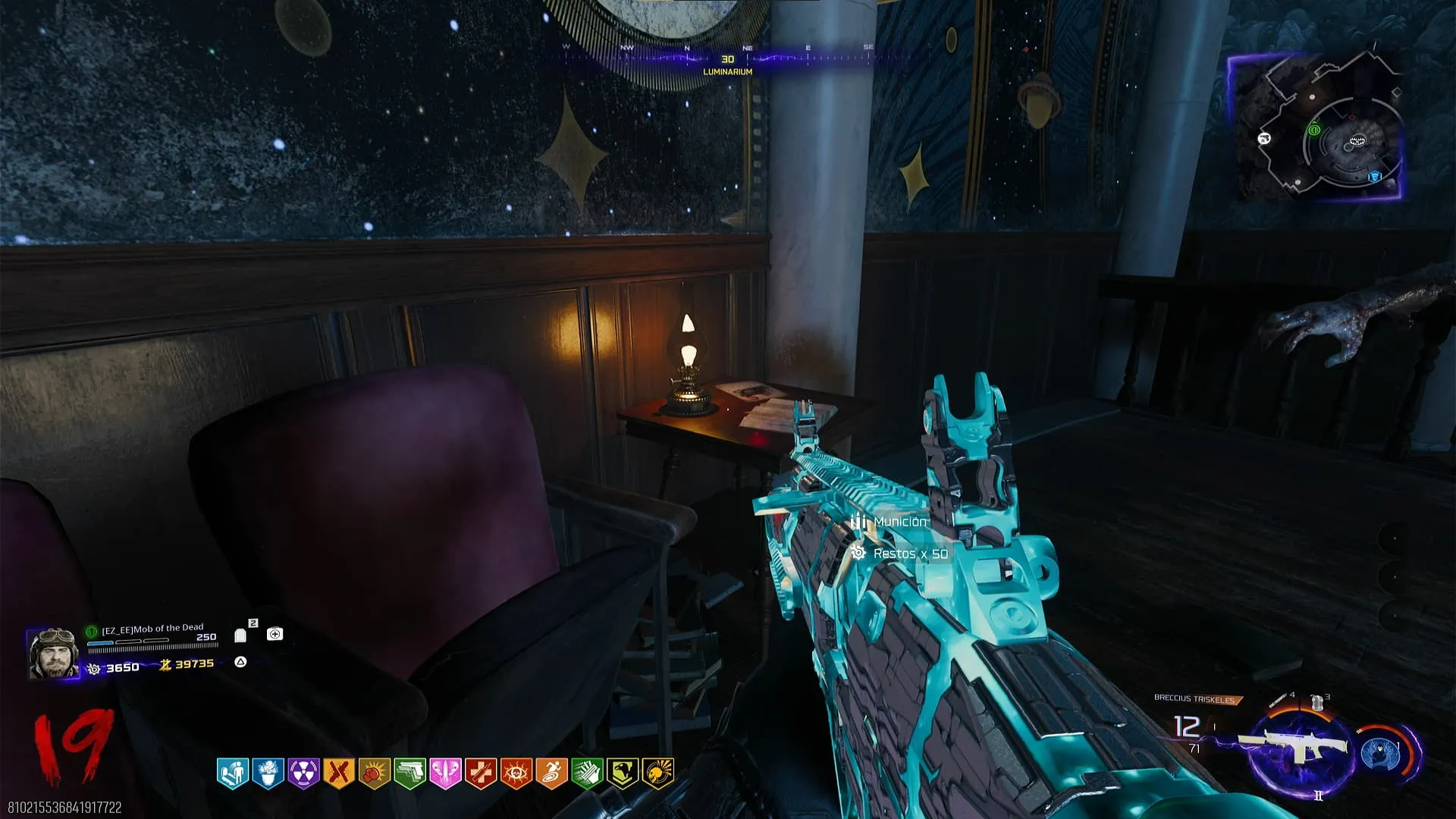Viewport: 1456px width, 819px height.
Task: Select the player portrait with aviator goggles
Action: (53, 652)
